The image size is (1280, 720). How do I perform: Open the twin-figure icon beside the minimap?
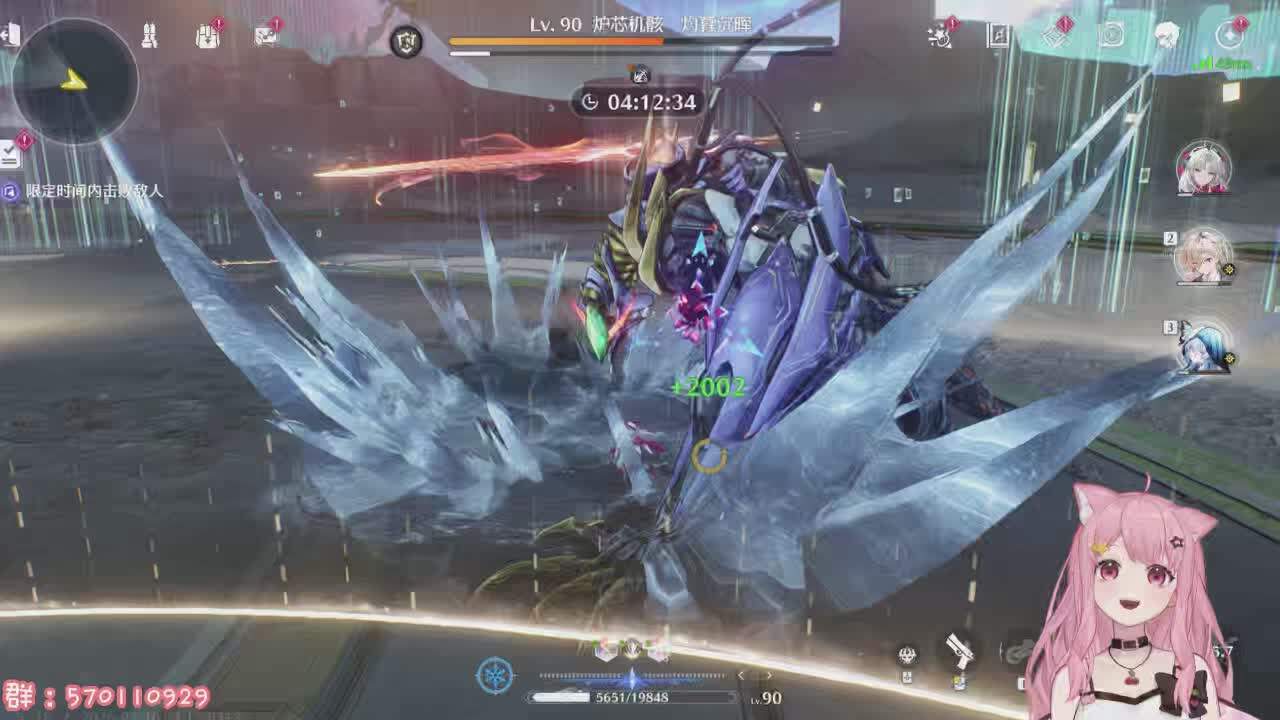click(x=149, y=37)
